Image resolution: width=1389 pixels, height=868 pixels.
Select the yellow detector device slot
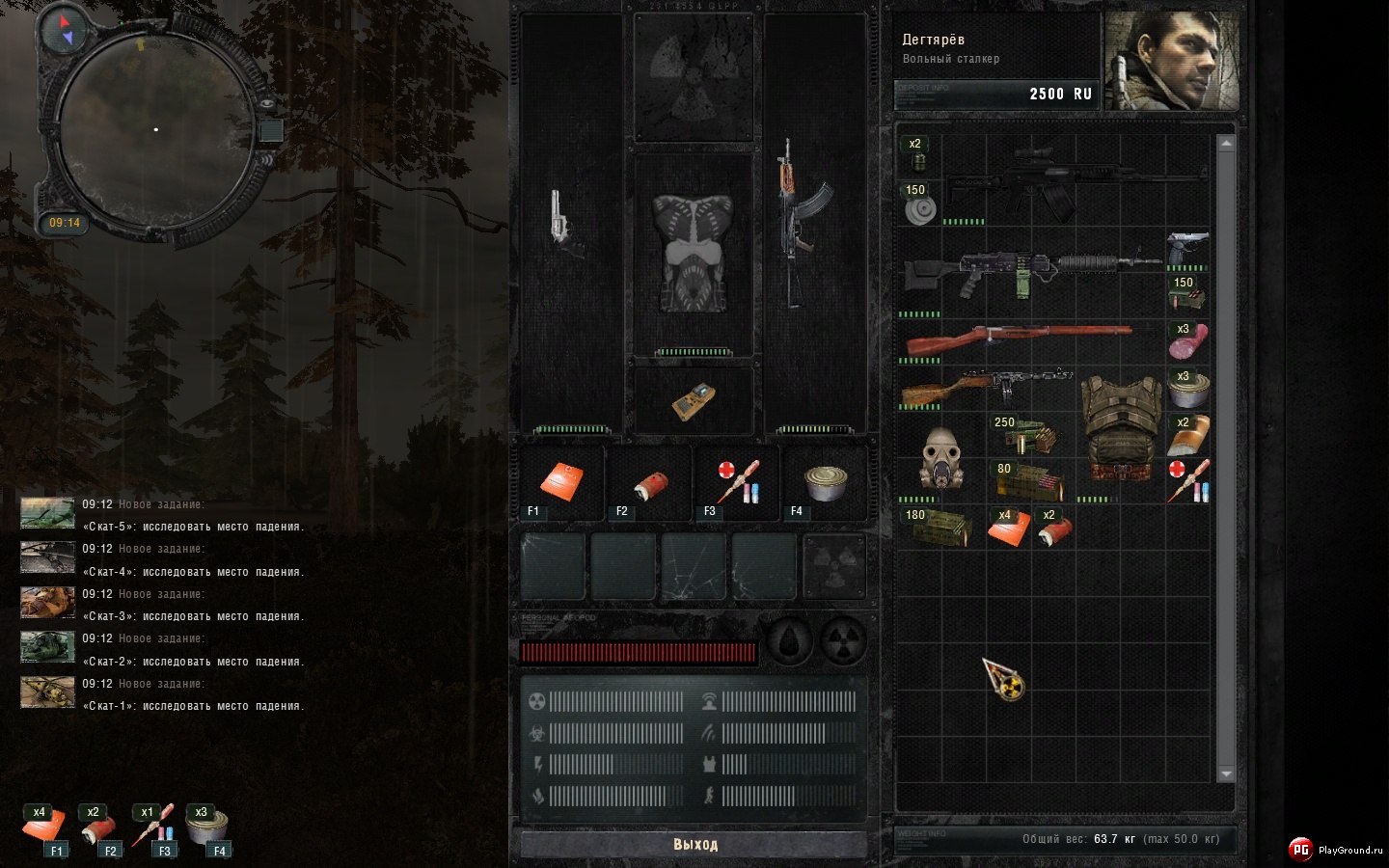[x=693, y=401]
